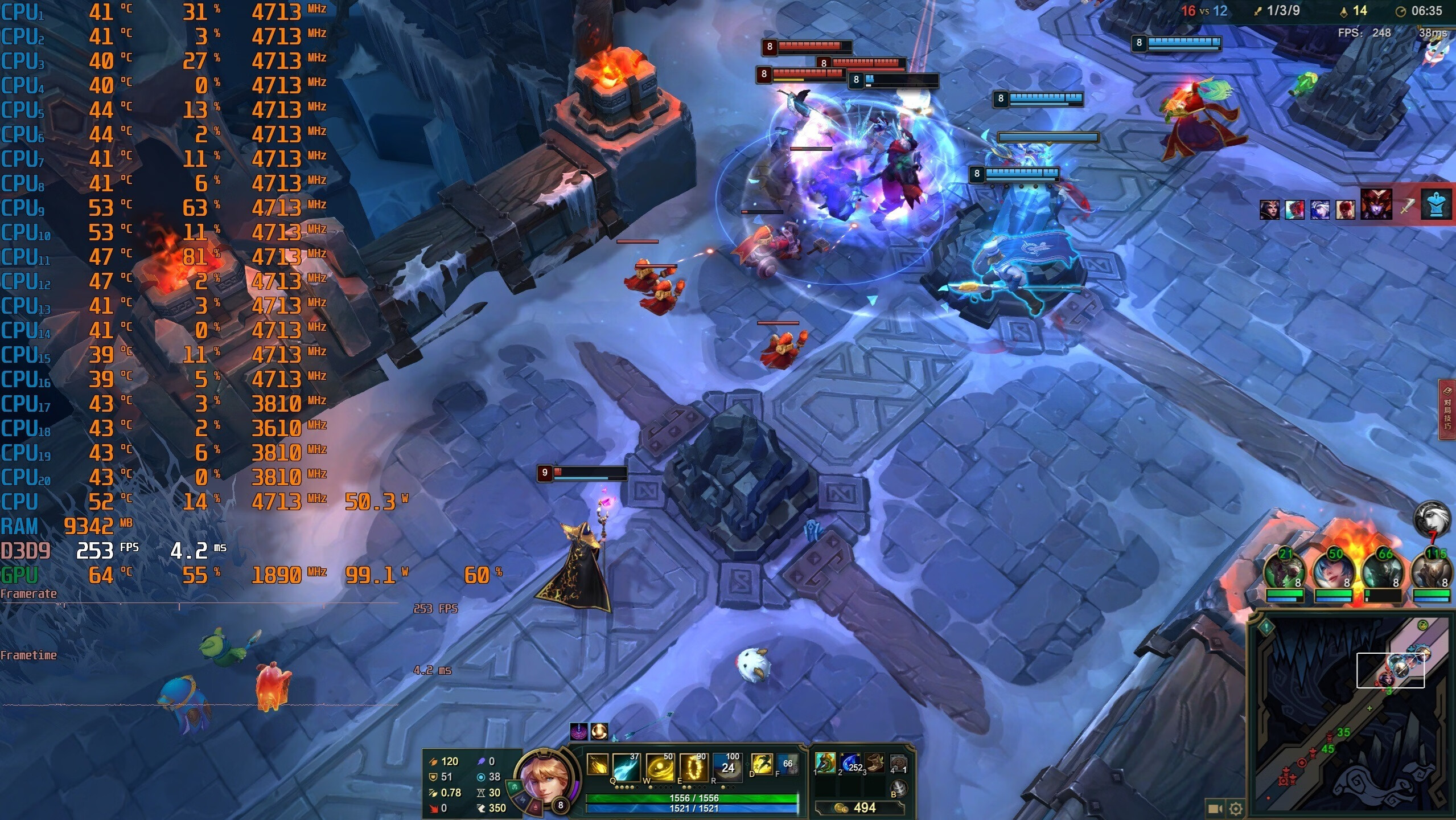Select the blue teardrop item showing 252
1456x820 pixels.
tap(850, 762)
